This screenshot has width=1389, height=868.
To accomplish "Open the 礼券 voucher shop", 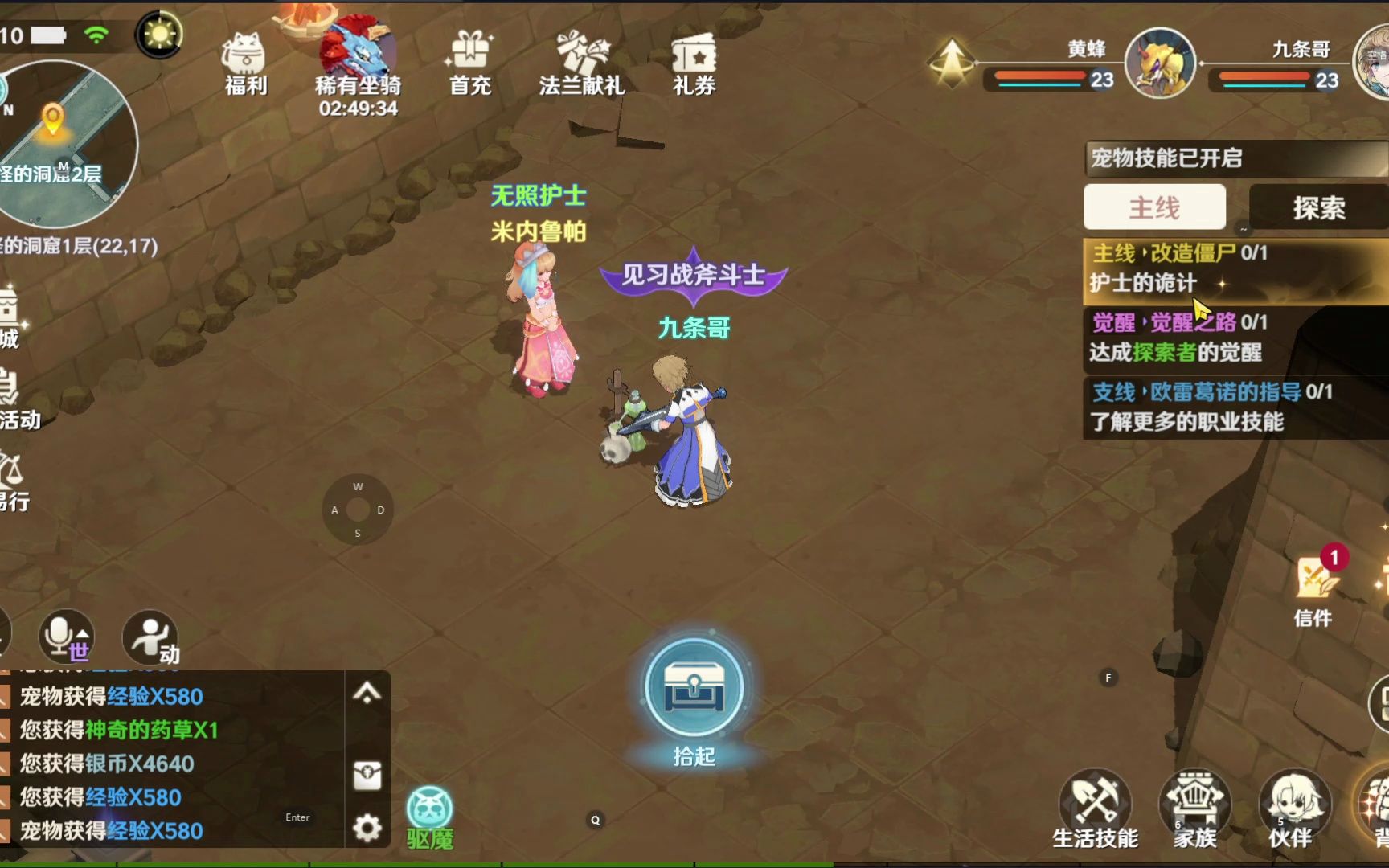I will 694,63.
